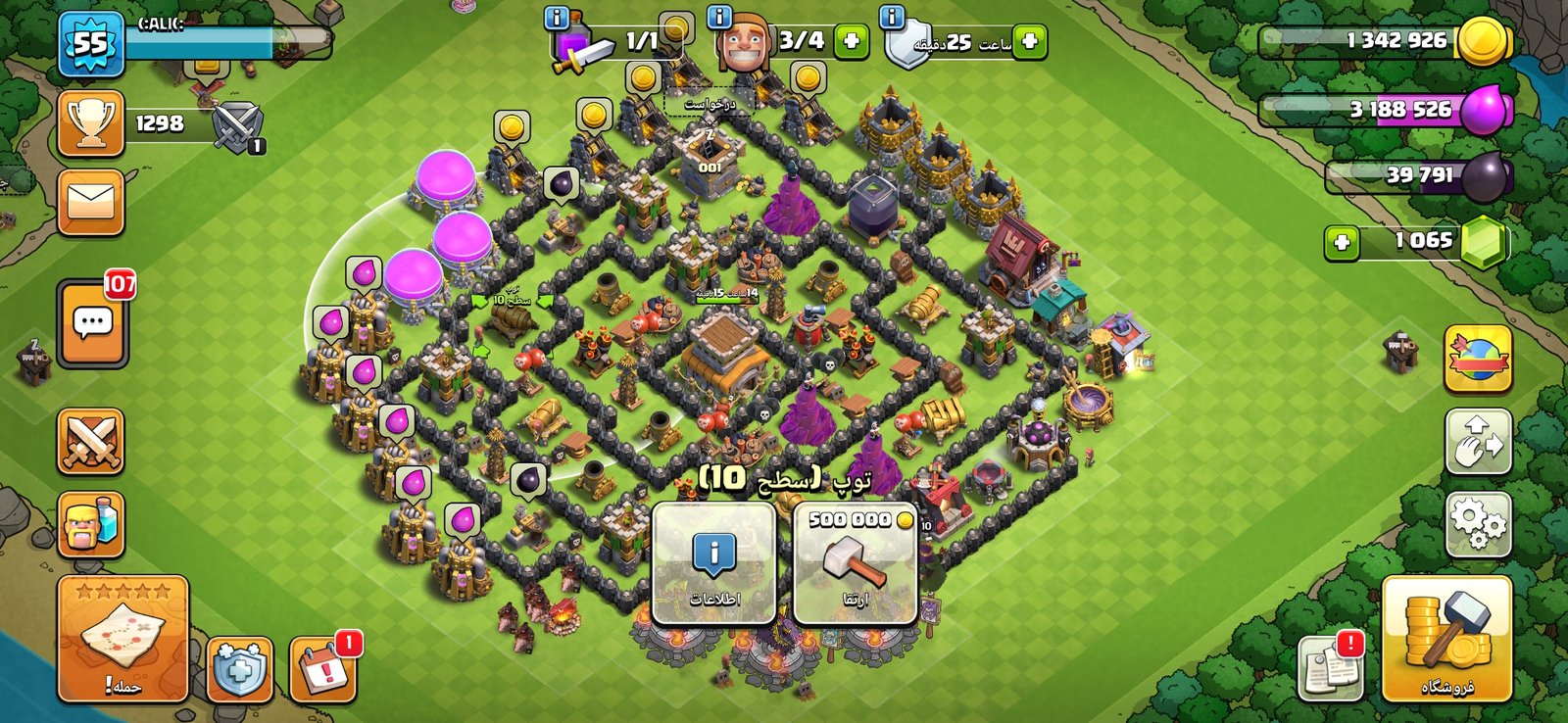
Task: Extend the shield with the green plus
Action: [1029, 42]
